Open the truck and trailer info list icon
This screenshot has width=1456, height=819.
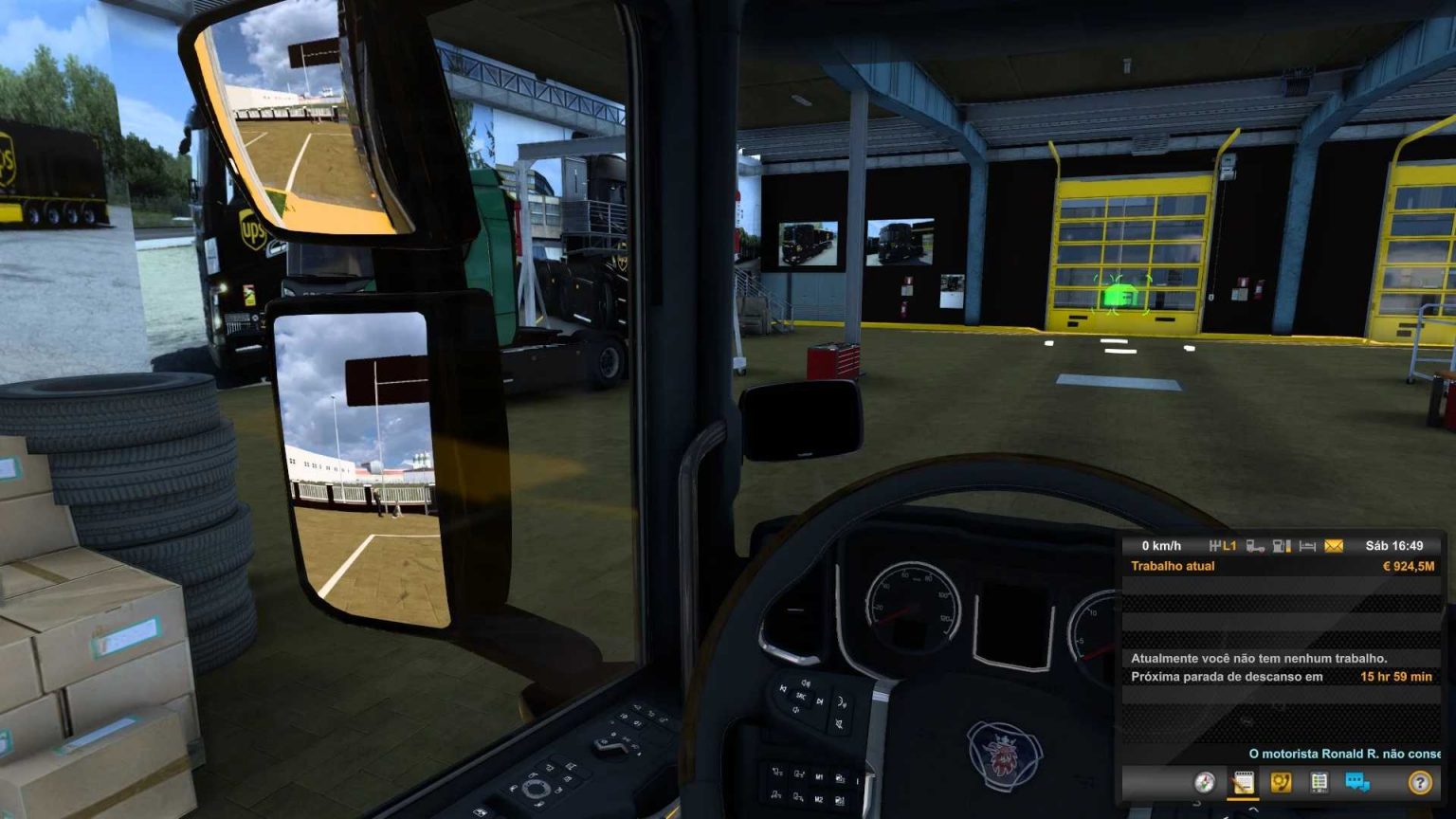pyautogui.click(x=1319, y=783)
